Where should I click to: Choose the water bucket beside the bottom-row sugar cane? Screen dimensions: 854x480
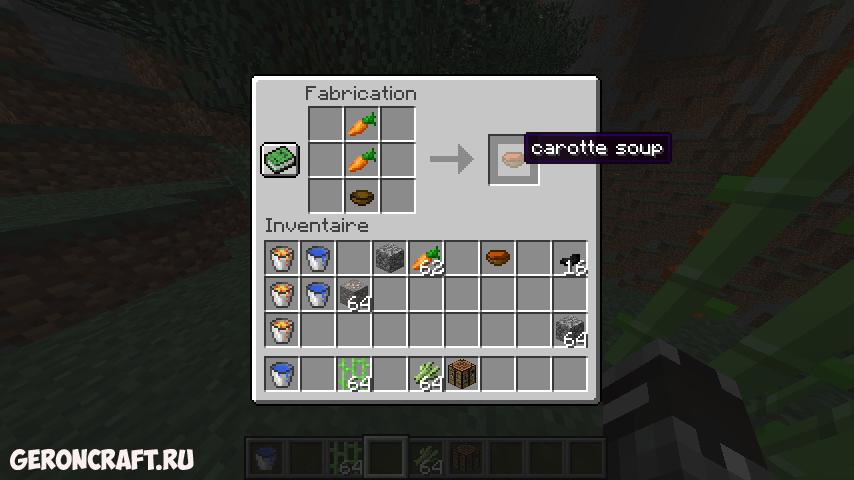(x=282, y=374)
